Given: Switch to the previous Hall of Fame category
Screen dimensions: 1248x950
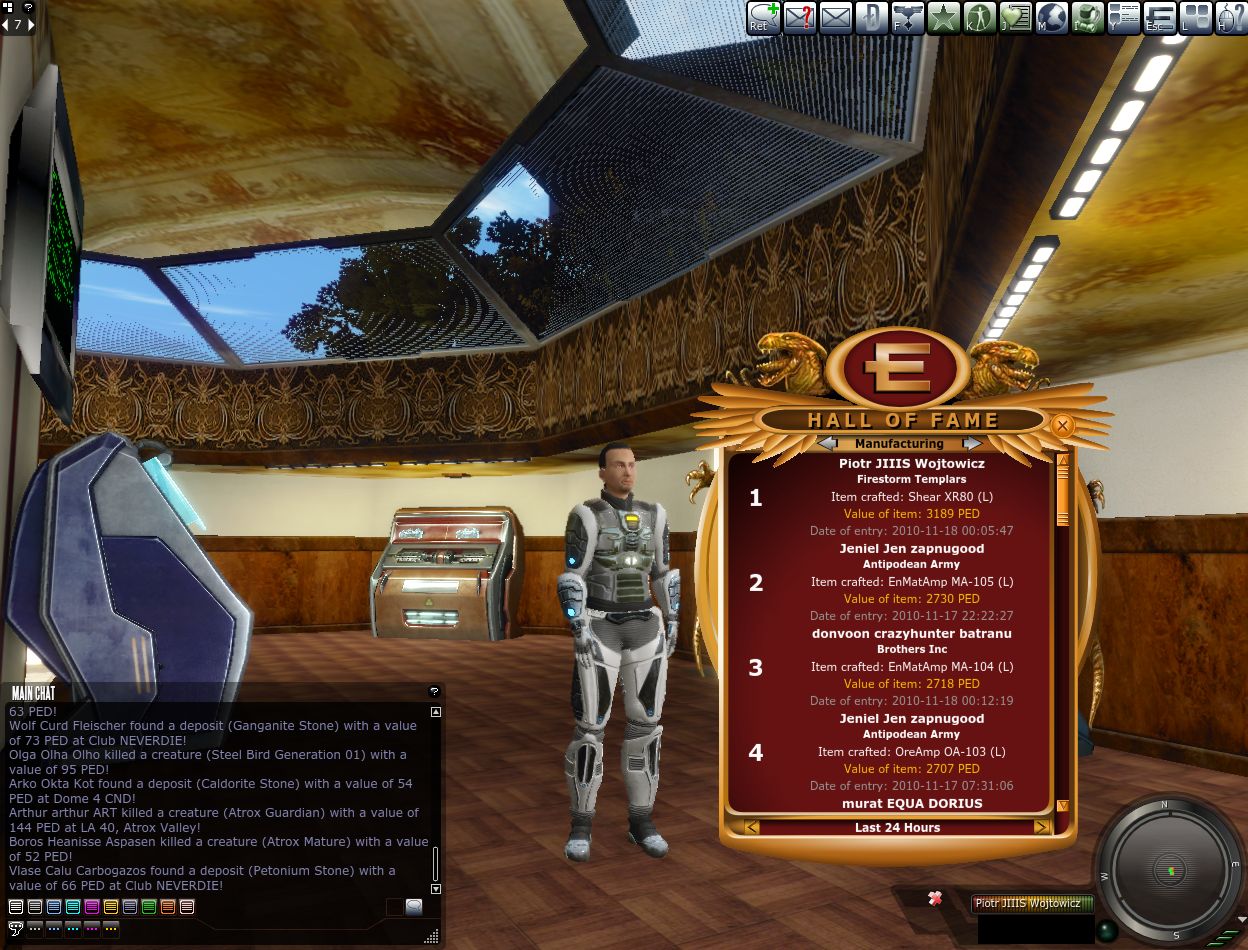Looking at the screenshot, I should click(x=827, y=443).
